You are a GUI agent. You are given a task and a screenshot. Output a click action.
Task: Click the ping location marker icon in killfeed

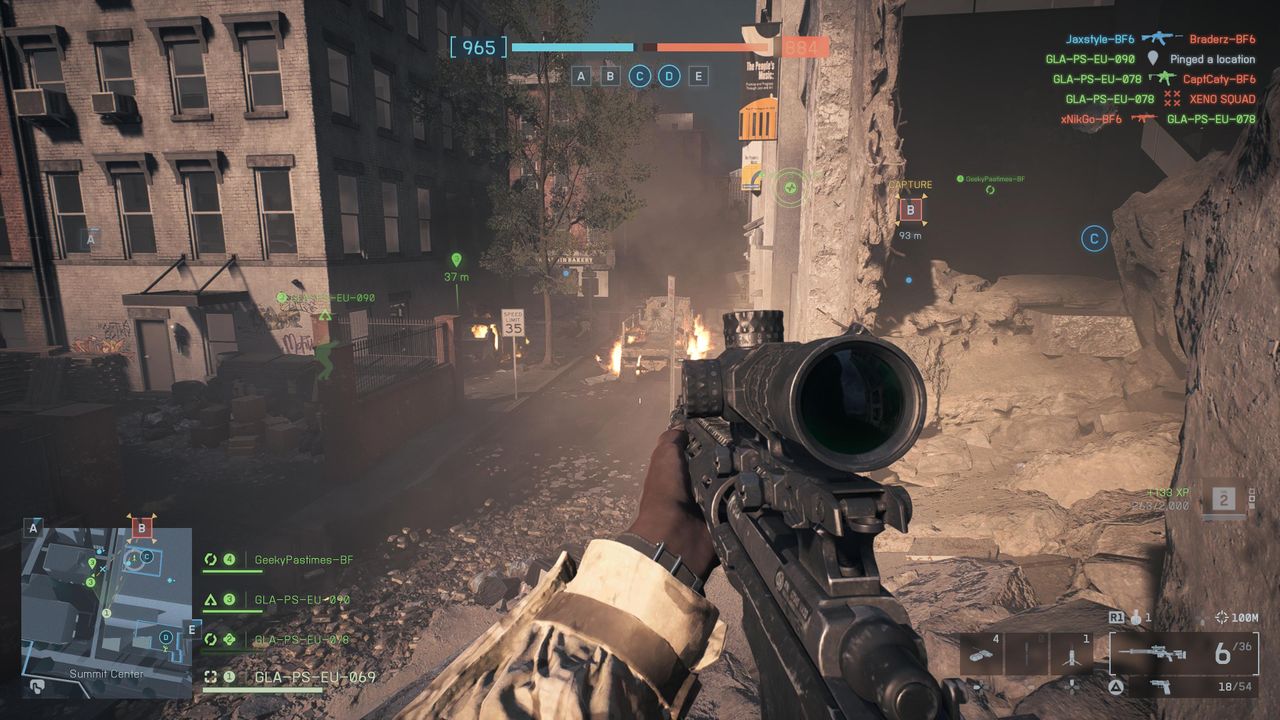point(1153,59)
